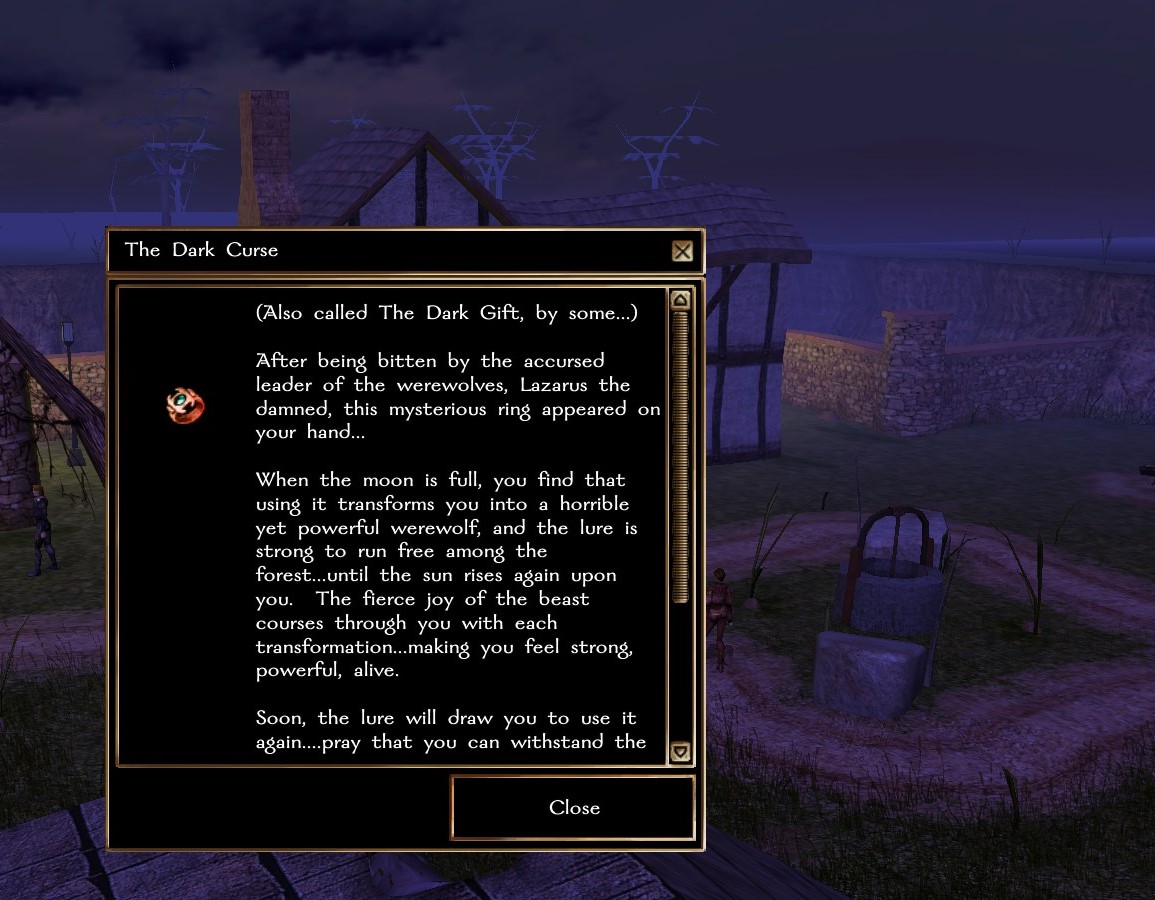
Task: Close the Dark Curse description window
Action: point(573,808)
